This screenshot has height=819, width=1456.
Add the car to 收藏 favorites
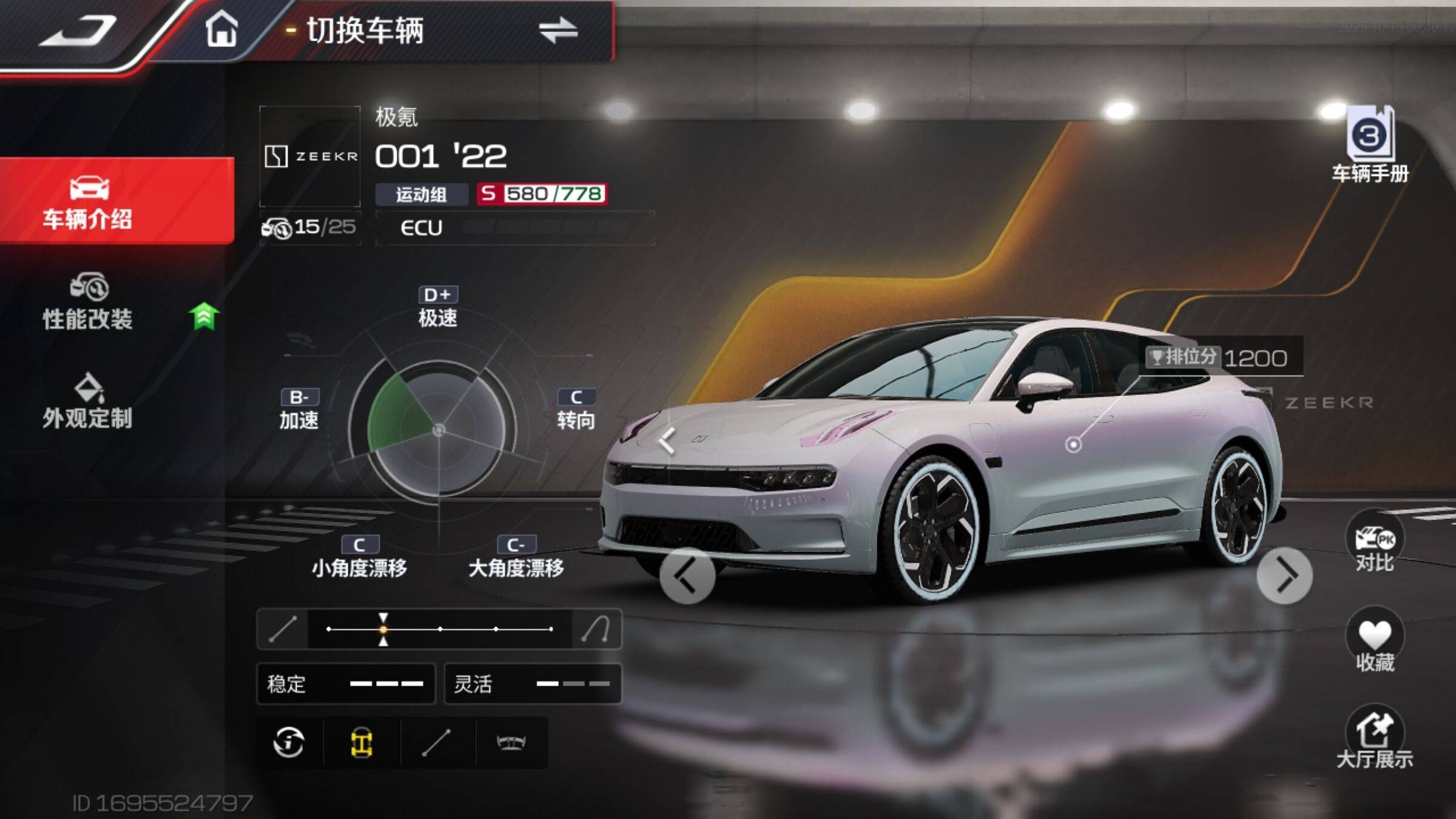coord(1375,643)
